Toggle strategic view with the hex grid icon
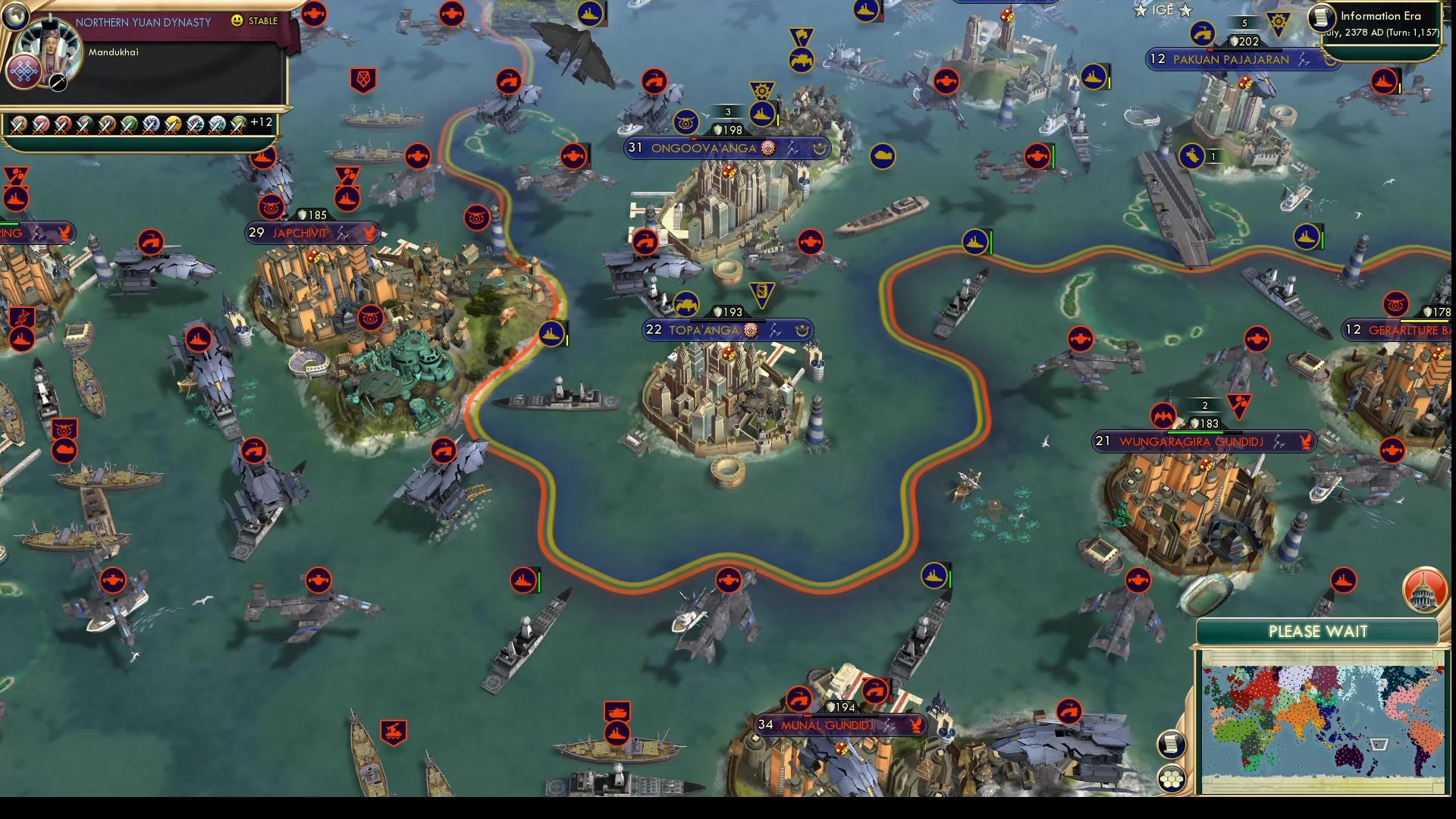 [1172, 777]
